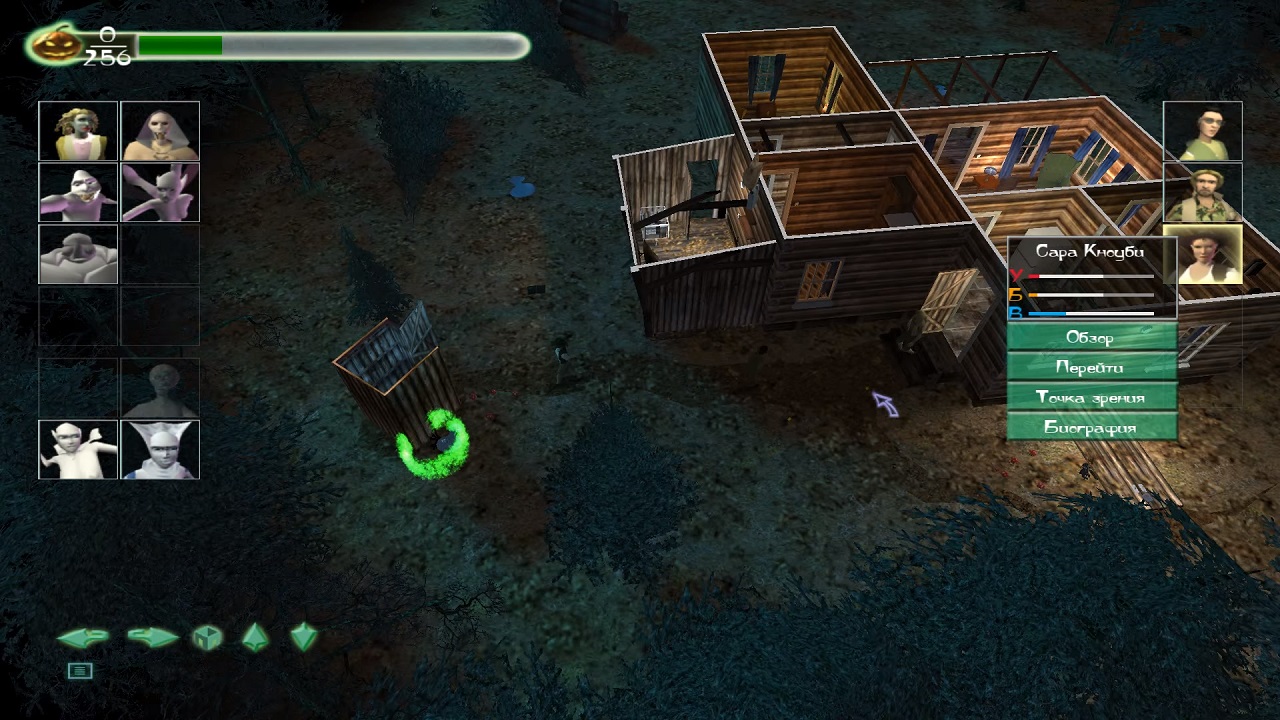This screenshot has width=1280, height=720.
Task: Toggle the green cube walls view icon
Action: click(x=207, y=638)
